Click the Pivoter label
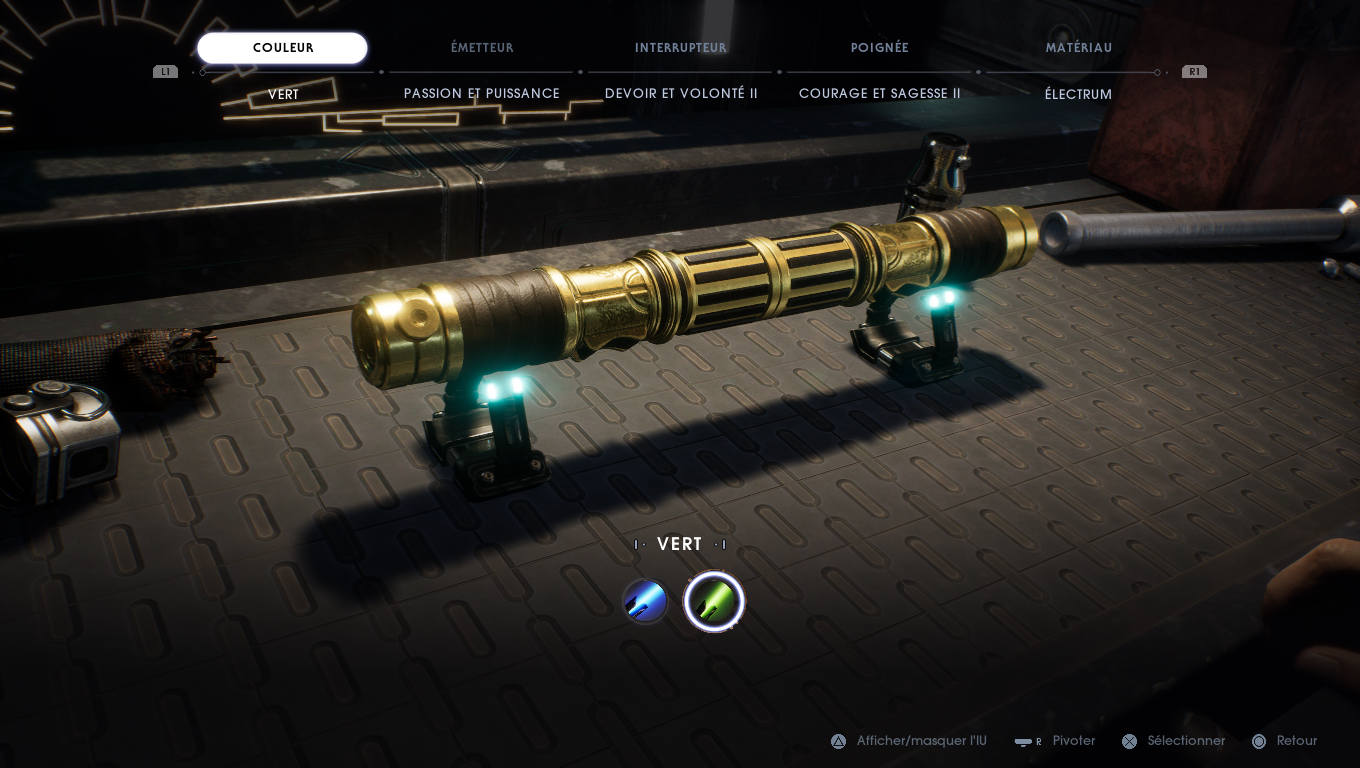This screenshot has height=768, width=1360. [1074, 741]
